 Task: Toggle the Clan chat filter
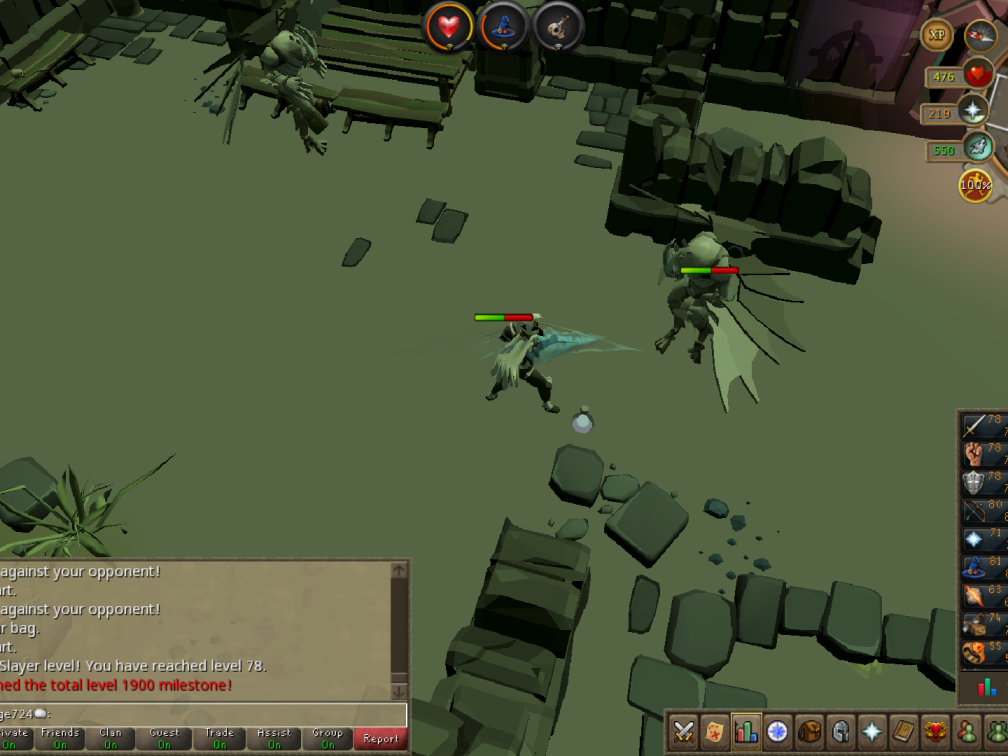point(111,739)
